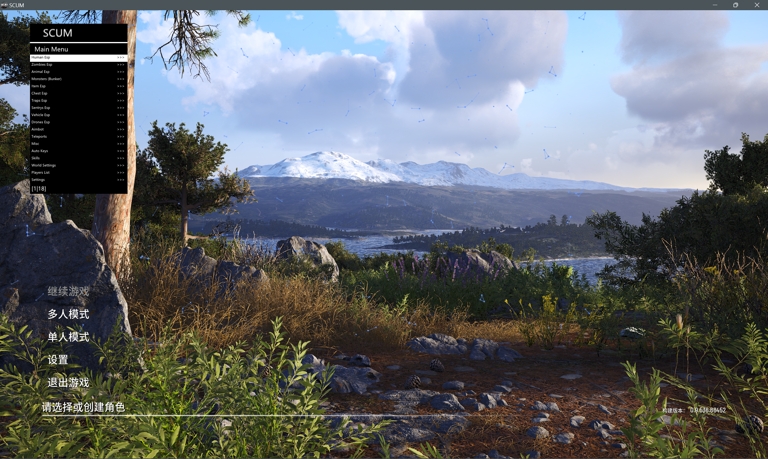Select 多人模式 (Multiplayer) from the main menu
The image size is (768, 459).
tap(68, 314)
